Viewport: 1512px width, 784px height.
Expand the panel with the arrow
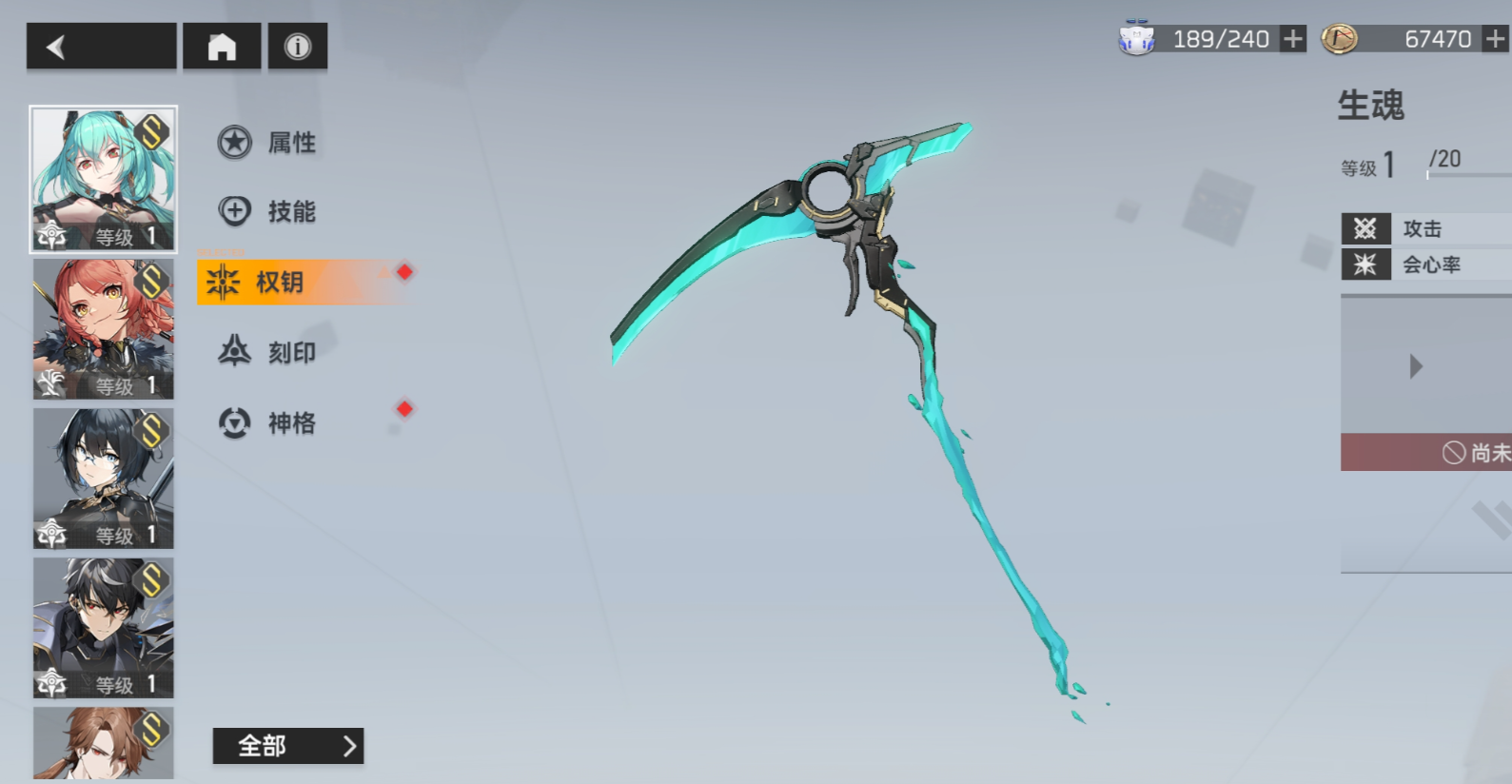[x=1416, y=366]
